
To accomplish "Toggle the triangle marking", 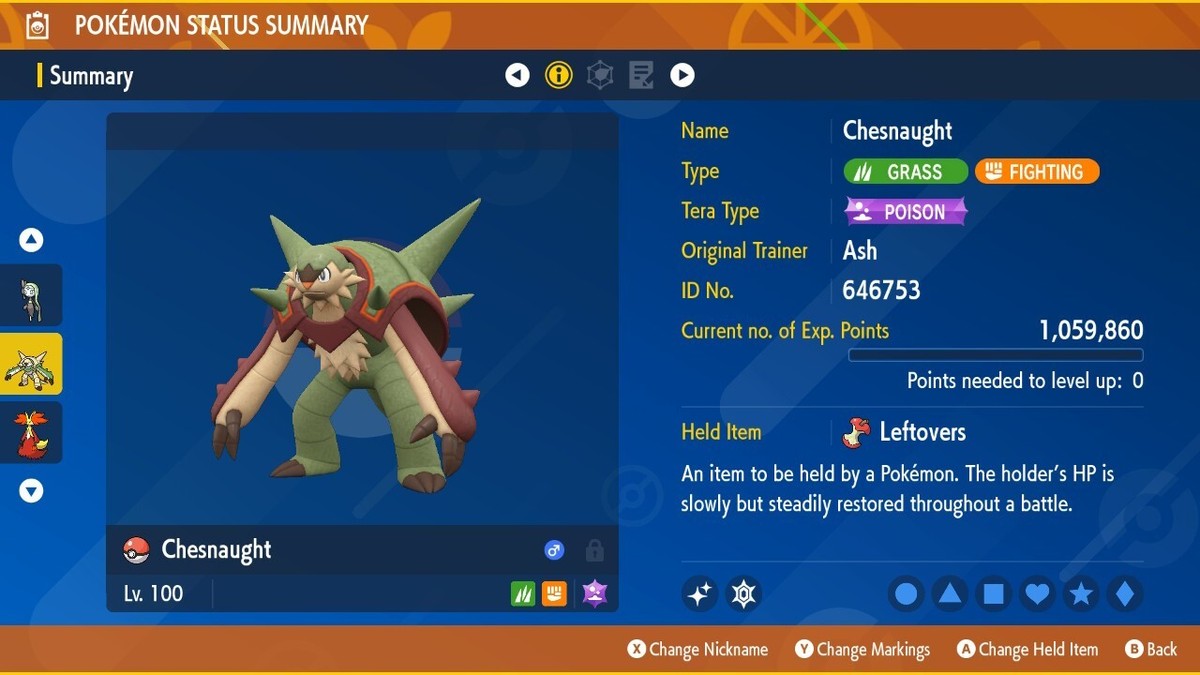I will [950, 594].
